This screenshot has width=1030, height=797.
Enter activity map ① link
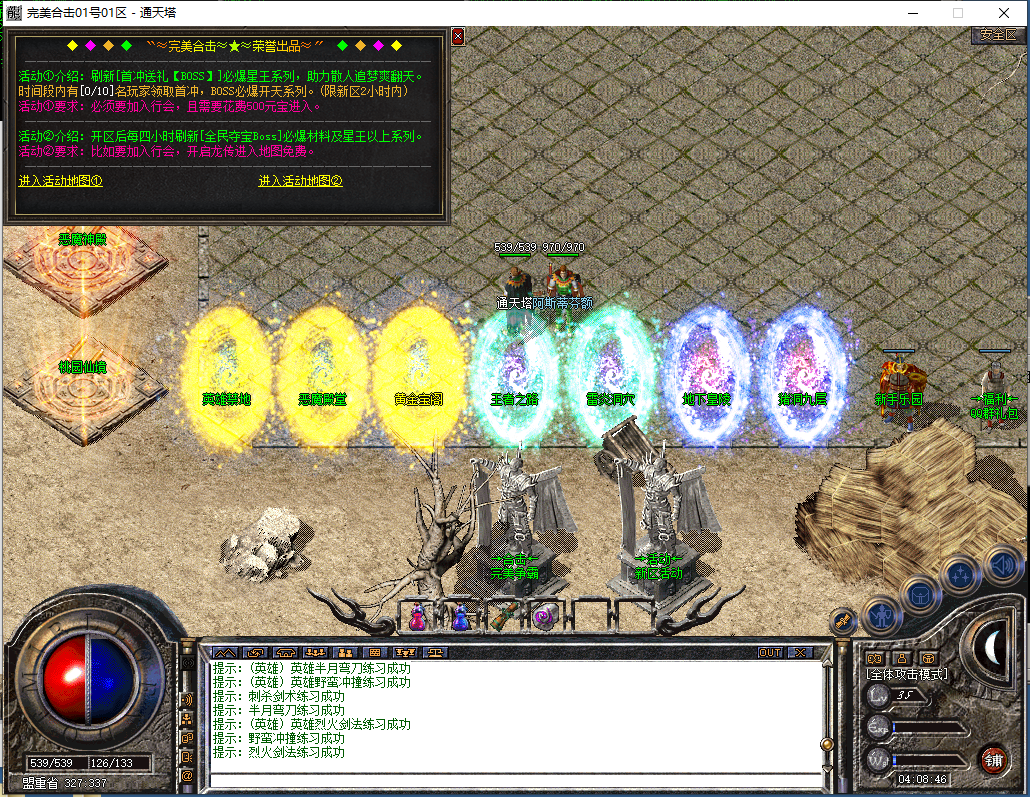click(61, 181)
